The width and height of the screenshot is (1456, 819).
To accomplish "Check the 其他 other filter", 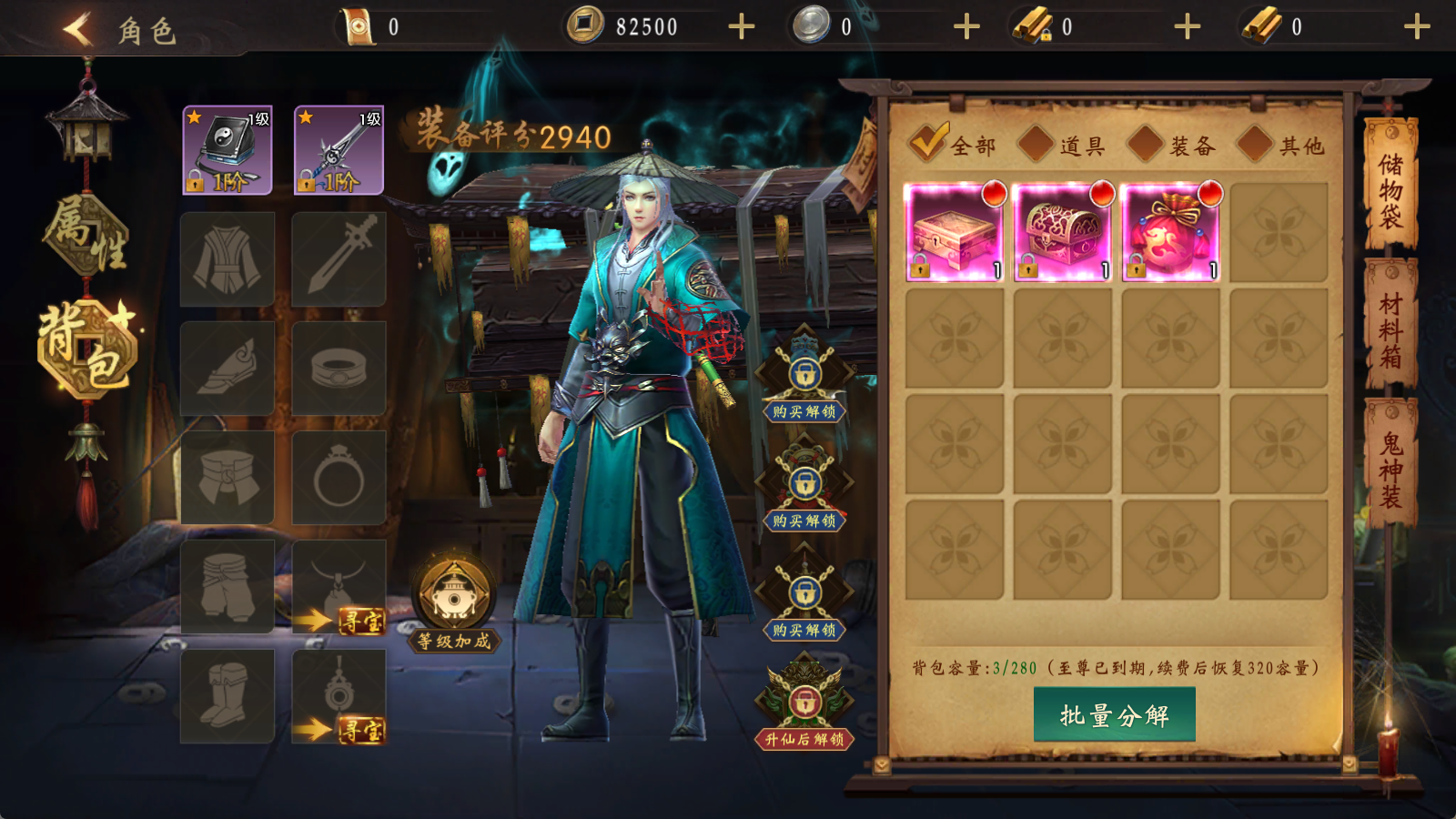I will (x=1254, y=144).
